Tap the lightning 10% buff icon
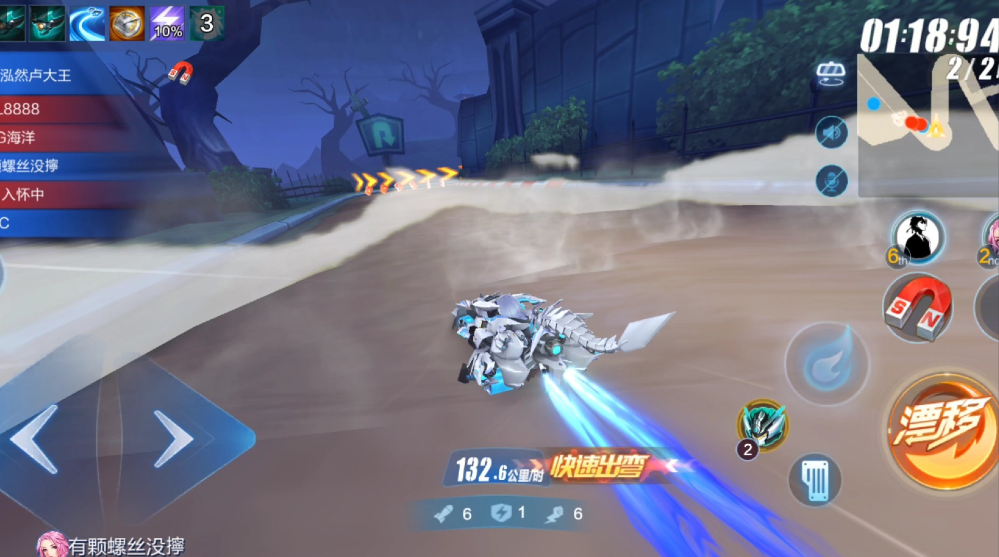This screenshot has height=557, width=999. pyautogui.click(x=166, y=22)
